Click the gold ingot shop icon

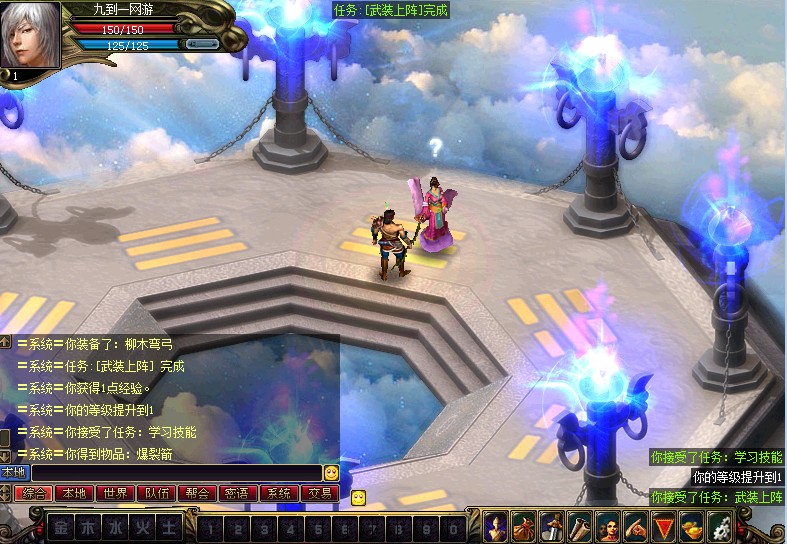pos(692,525)
